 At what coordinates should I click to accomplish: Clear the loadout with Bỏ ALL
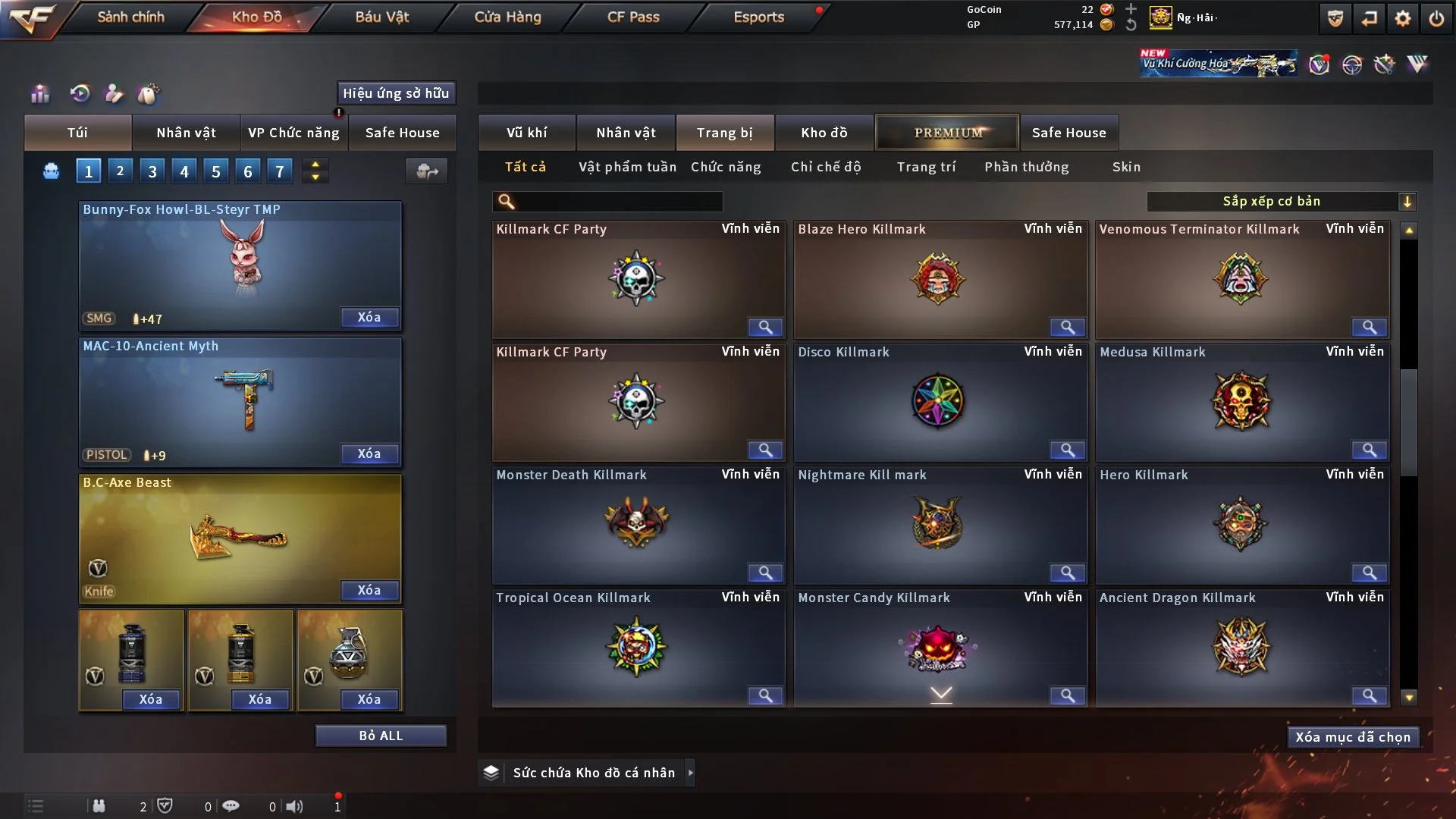tap(381, 736)
